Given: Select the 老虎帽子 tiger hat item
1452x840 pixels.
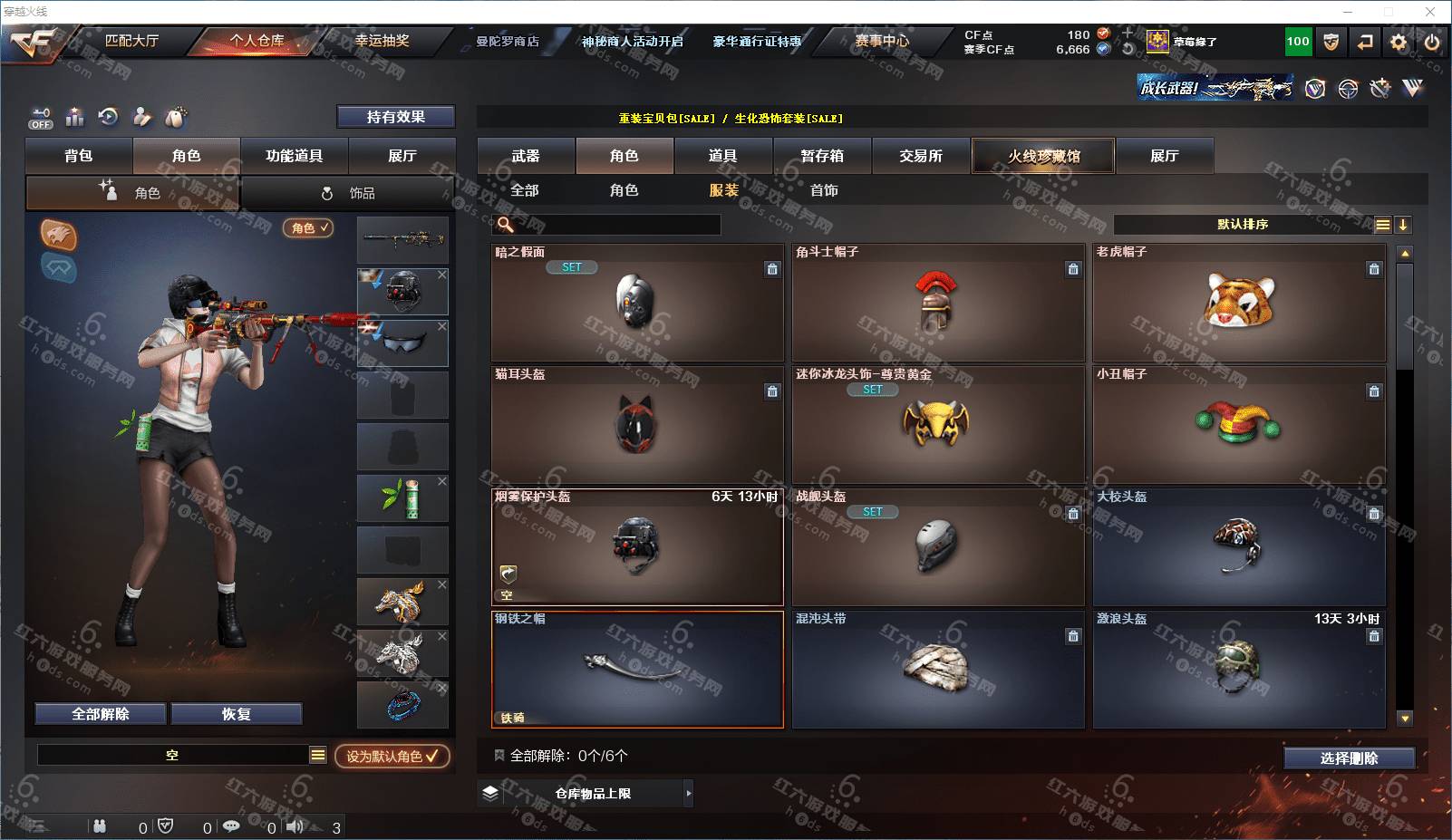Looking at the screenshot, I should (x=1239, y=303).
